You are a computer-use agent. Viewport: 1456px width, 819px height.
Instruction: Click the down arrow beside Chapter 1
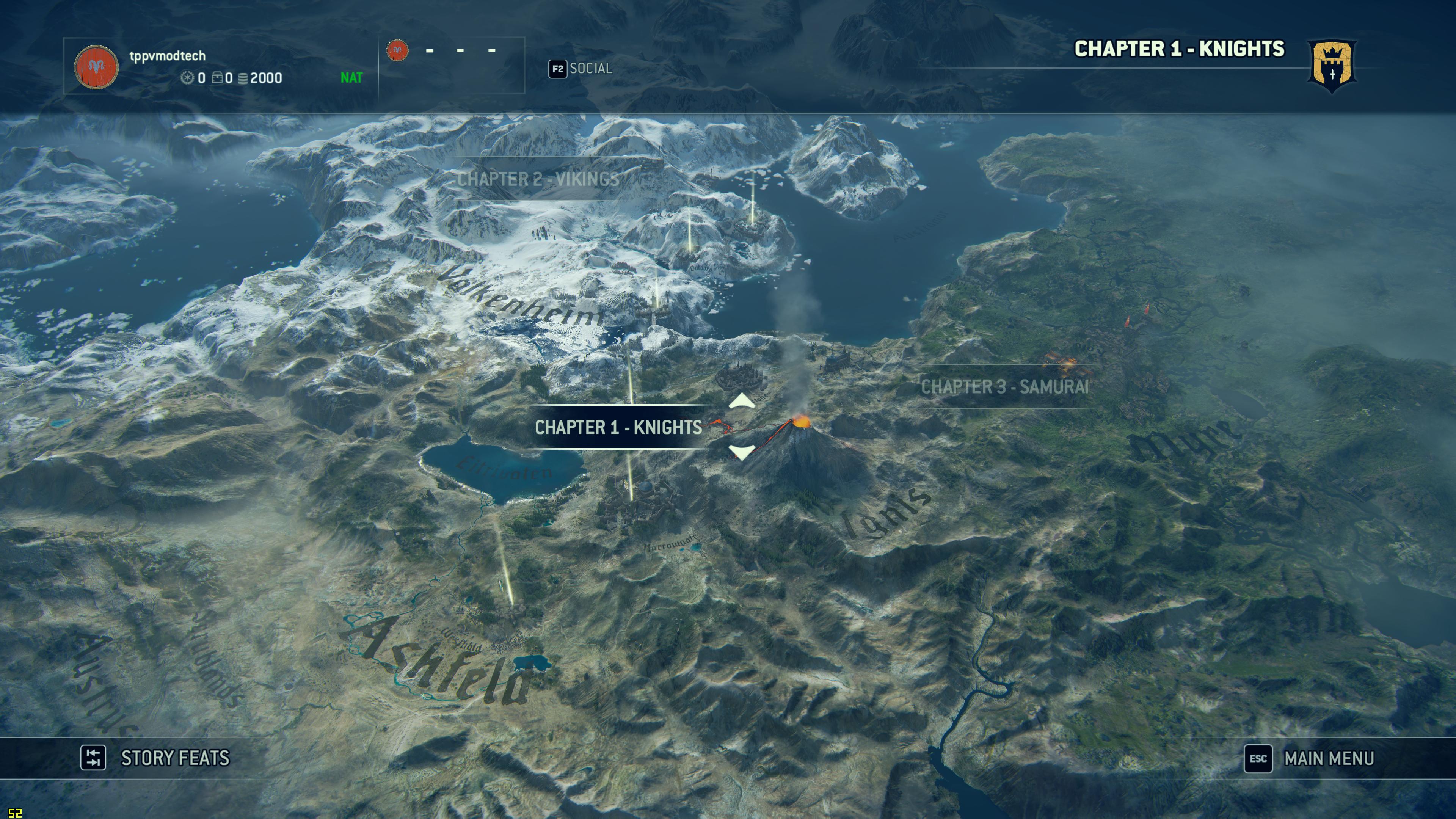(742, 452)
